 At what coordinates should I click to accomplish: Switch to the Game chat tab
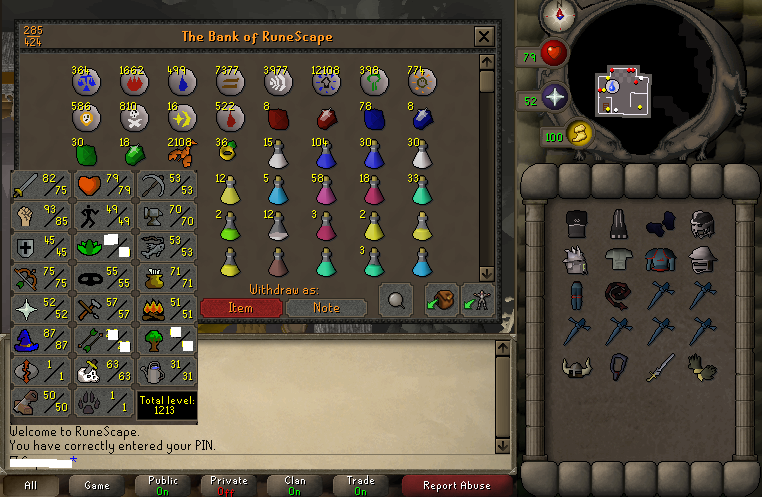97,485
